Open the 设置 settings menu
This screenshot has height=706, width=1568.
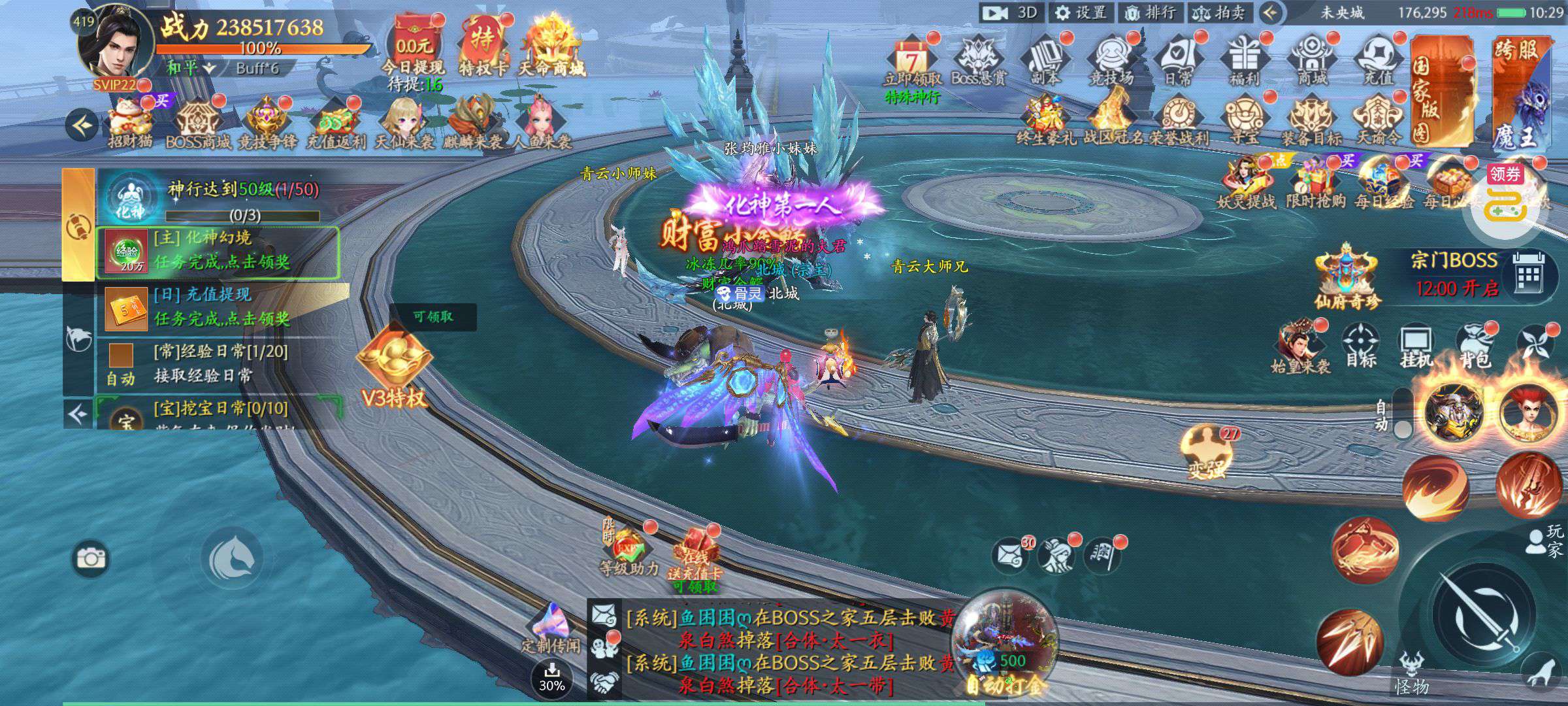pos(1081,12)
